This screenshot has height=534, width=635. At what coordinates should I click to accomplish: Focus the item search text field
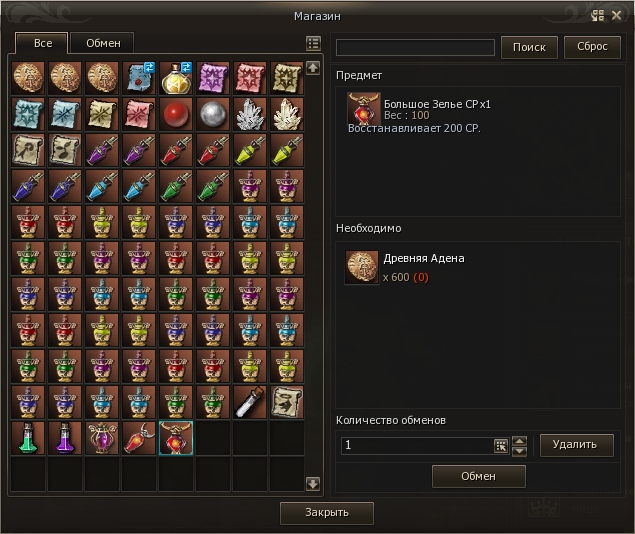pyautogui.click(x=415, y=47)
